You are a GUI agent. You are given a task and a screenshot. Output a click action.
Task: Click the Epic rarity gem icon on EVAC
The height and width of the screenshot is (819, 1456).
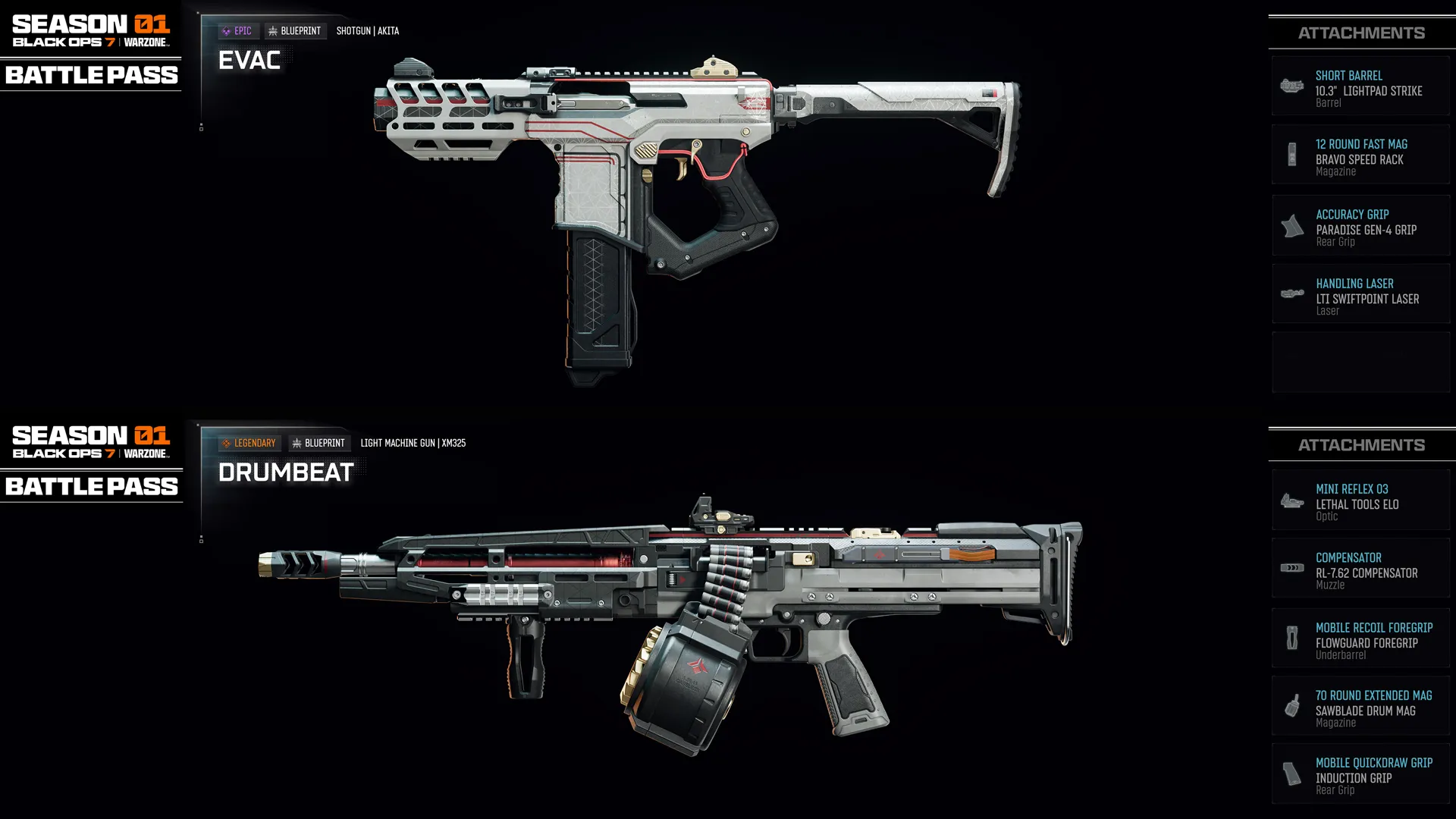coord(226,30)
